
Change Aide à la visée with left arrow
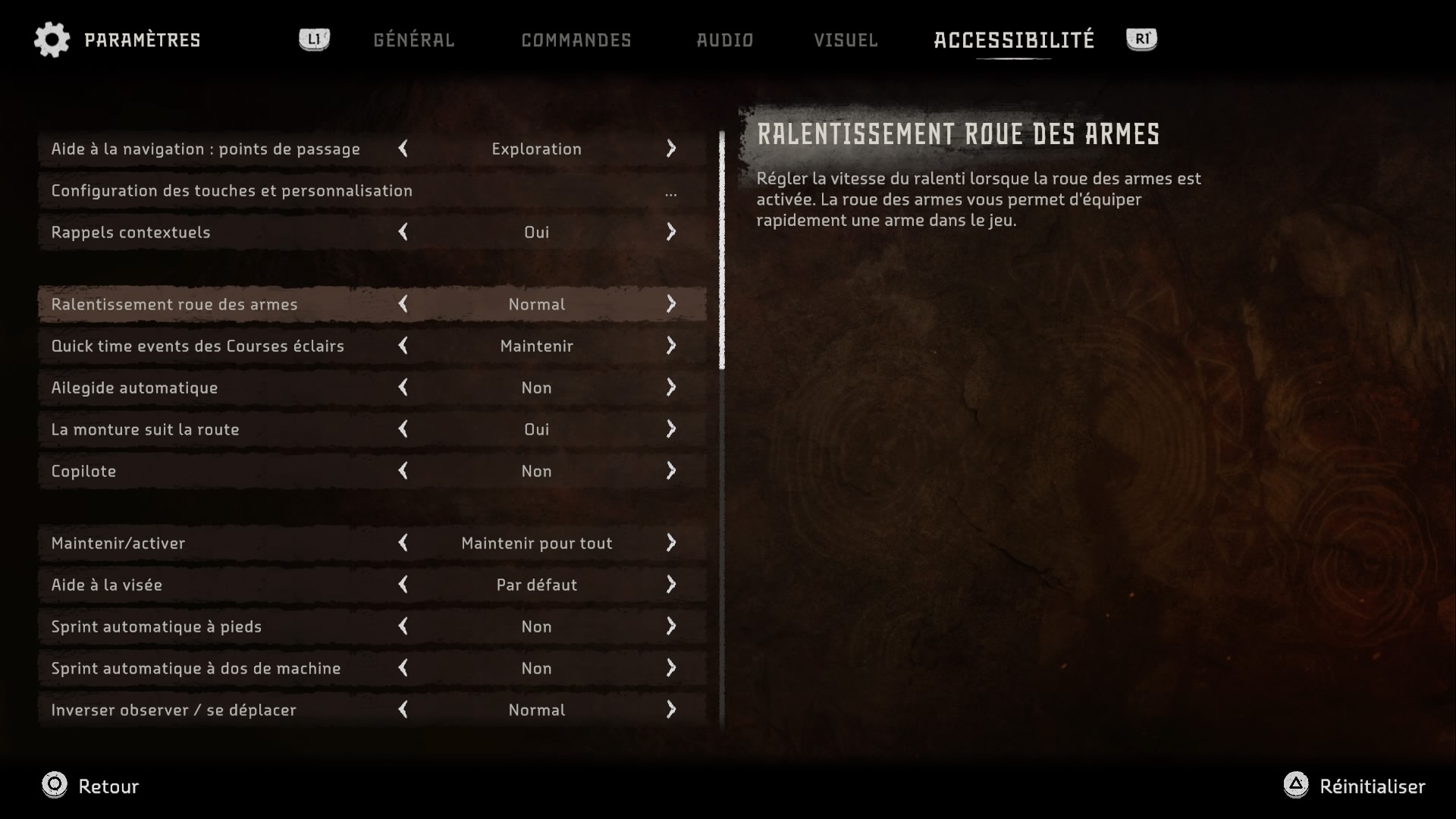403,585
